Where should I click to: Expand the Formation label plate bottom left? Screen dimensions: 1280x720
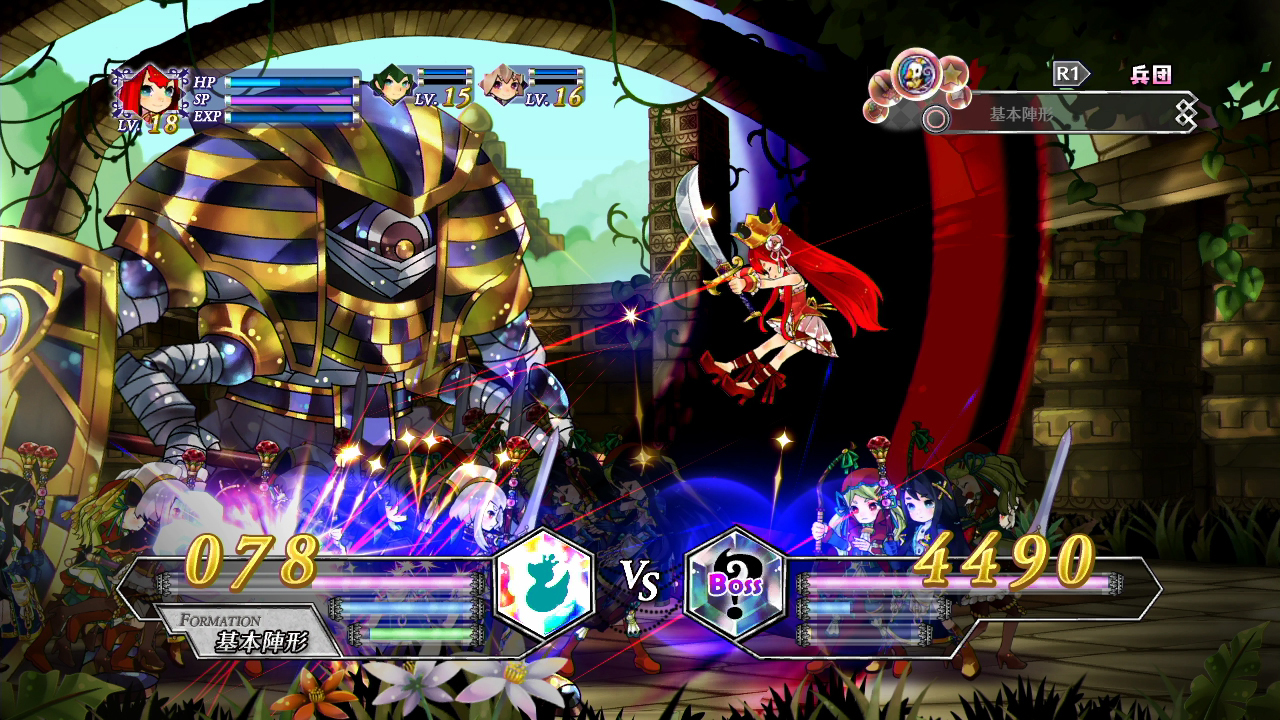click(240, 627)
